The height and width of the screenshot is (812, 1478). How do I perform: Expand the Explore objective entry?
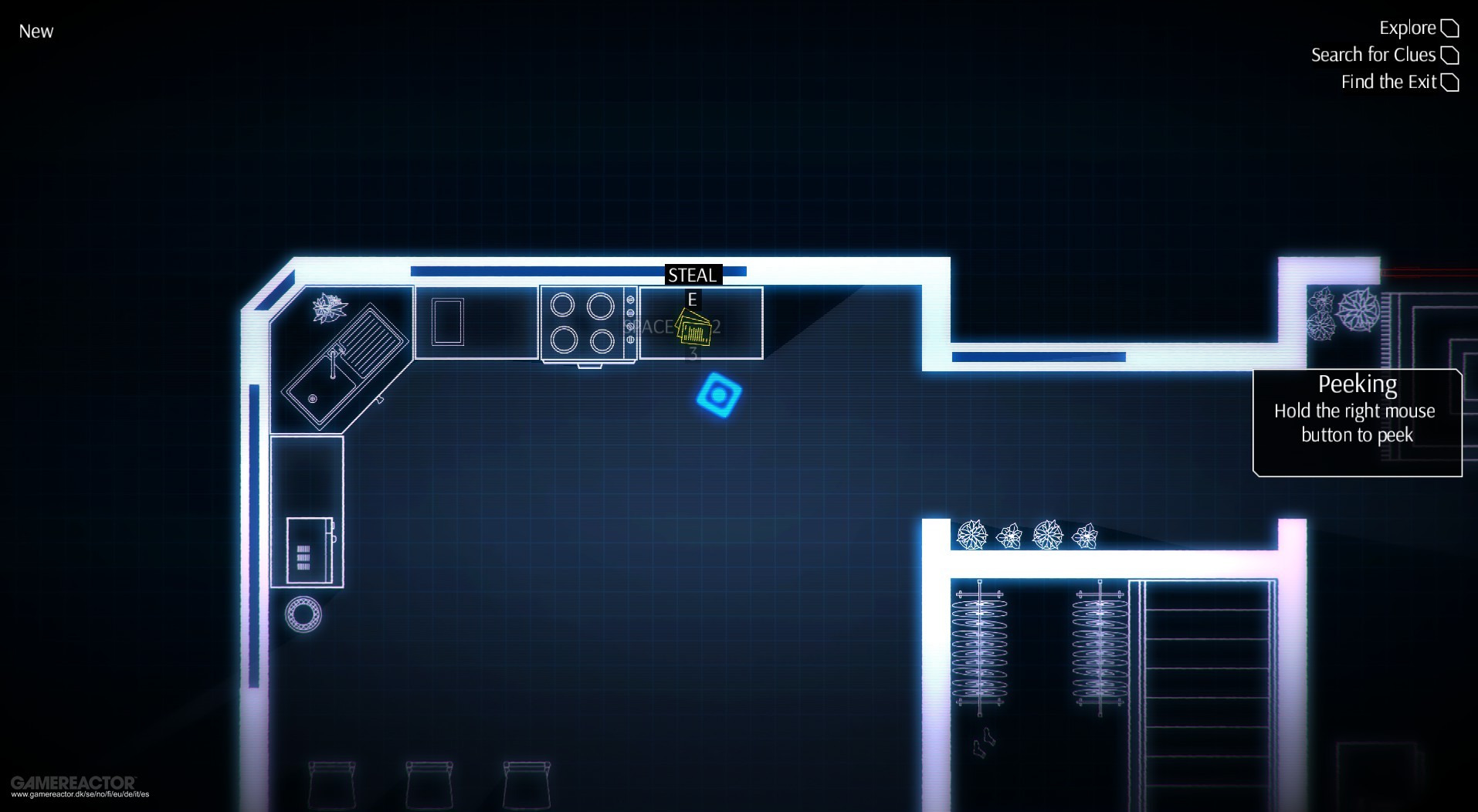coord(1409,27)
